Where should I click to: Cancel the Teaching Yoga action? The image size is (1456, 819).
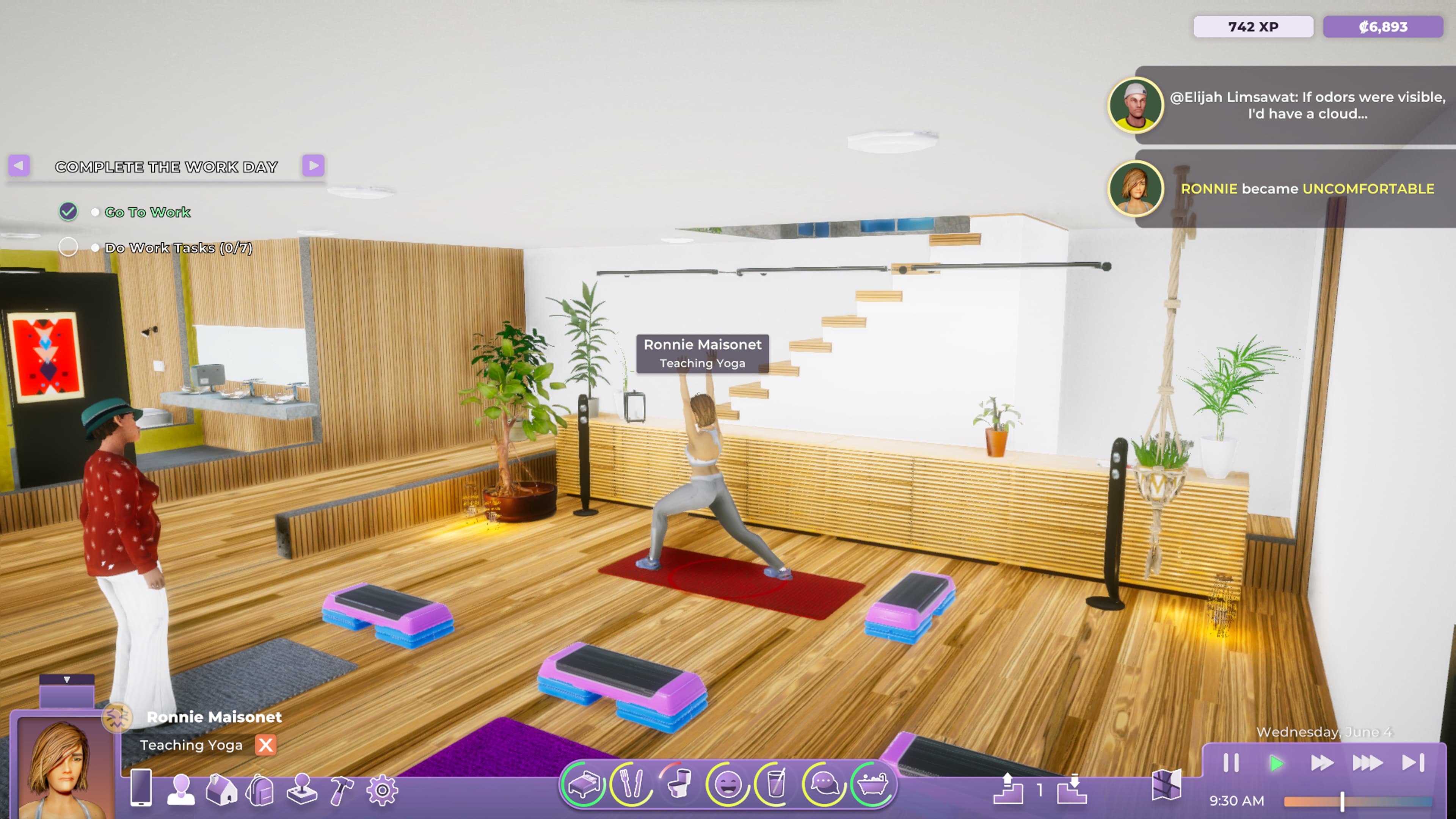click(266, 745)
